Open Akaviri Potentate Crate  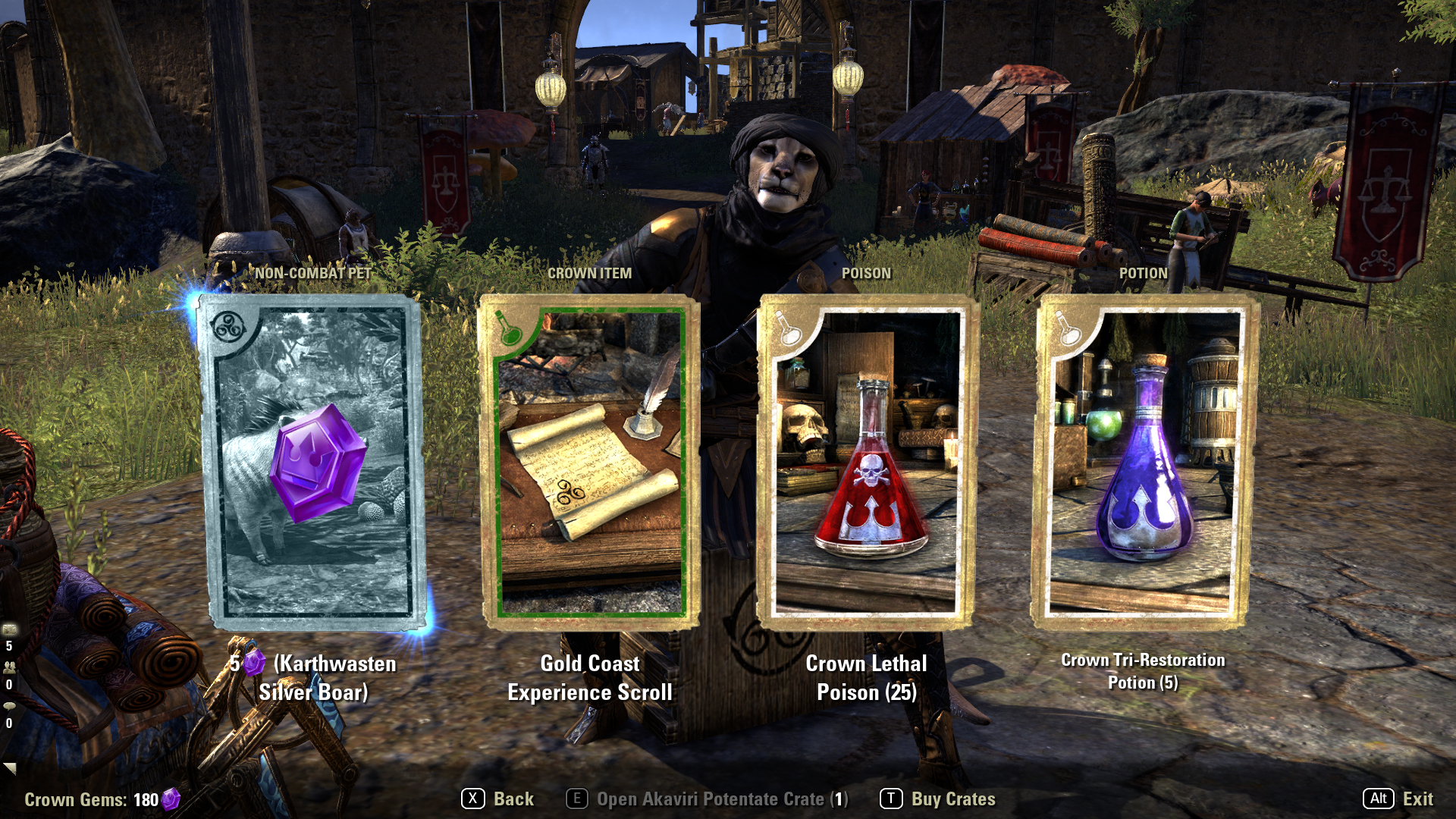tap(708, 799)
